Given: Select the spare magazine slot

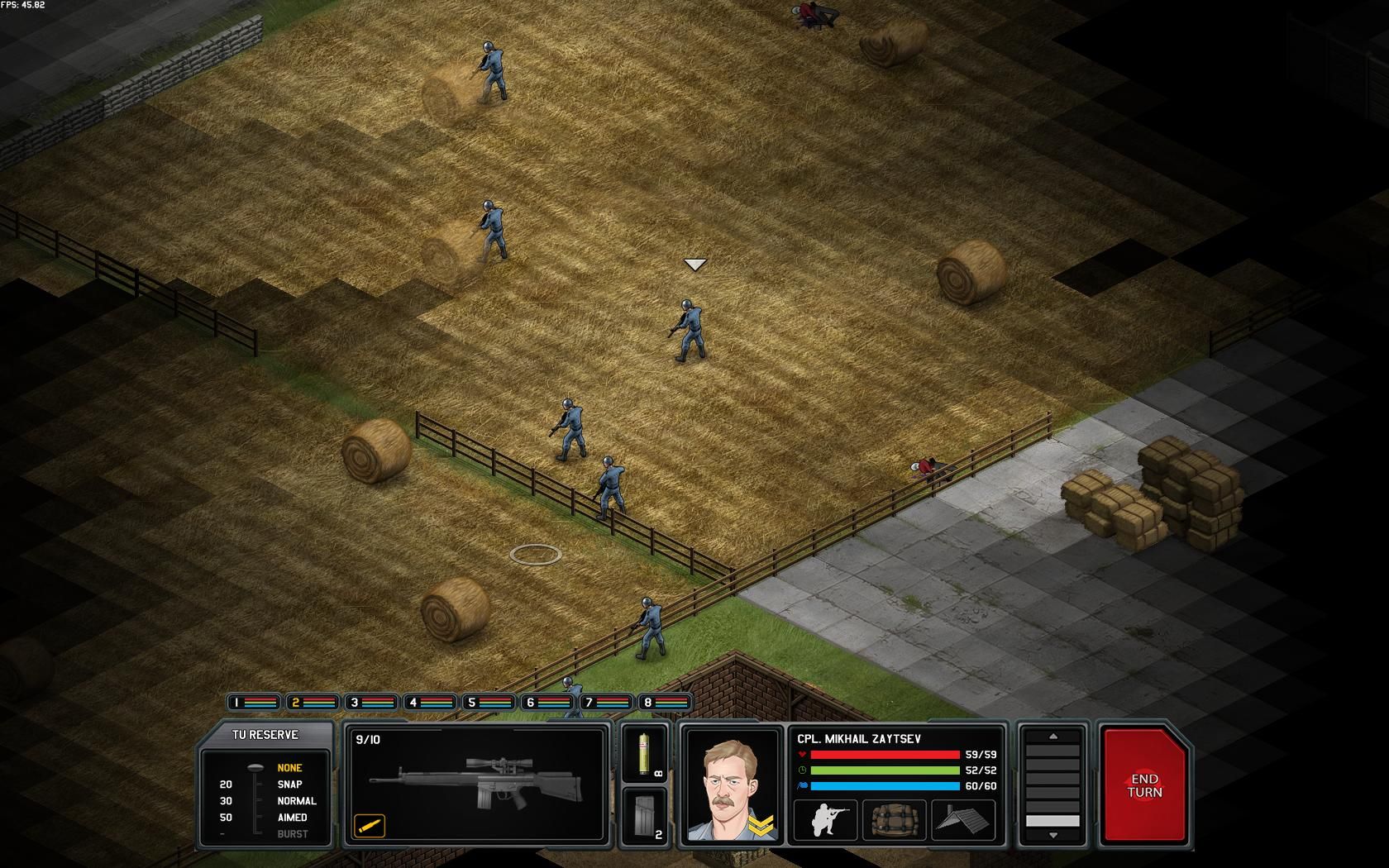Looking at the screenshot, I should pyautogui.click(x=644, y=817).
